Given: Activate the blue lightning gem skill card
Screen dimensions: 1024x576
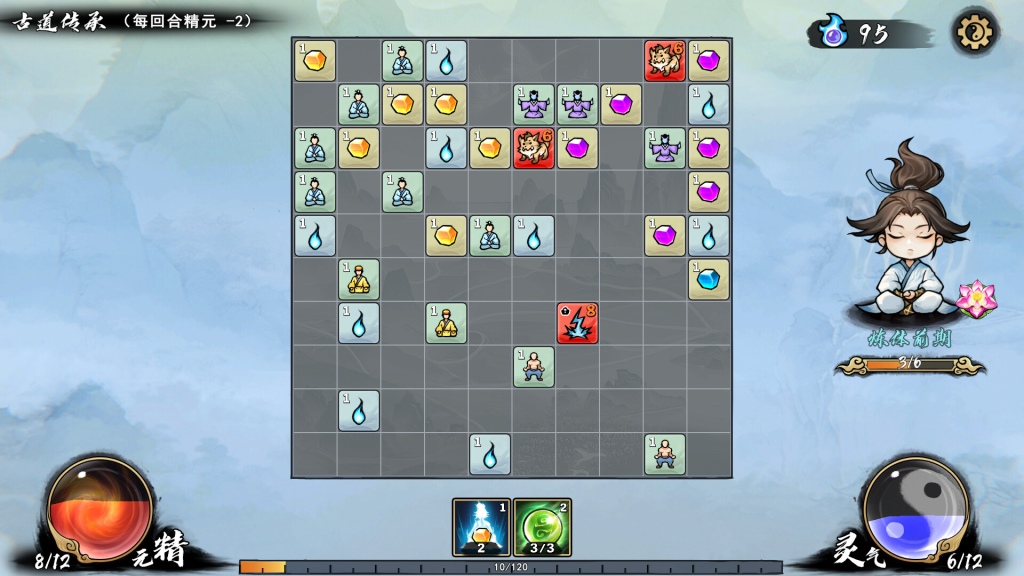Looking at the screenshot, I should point(481,527).
